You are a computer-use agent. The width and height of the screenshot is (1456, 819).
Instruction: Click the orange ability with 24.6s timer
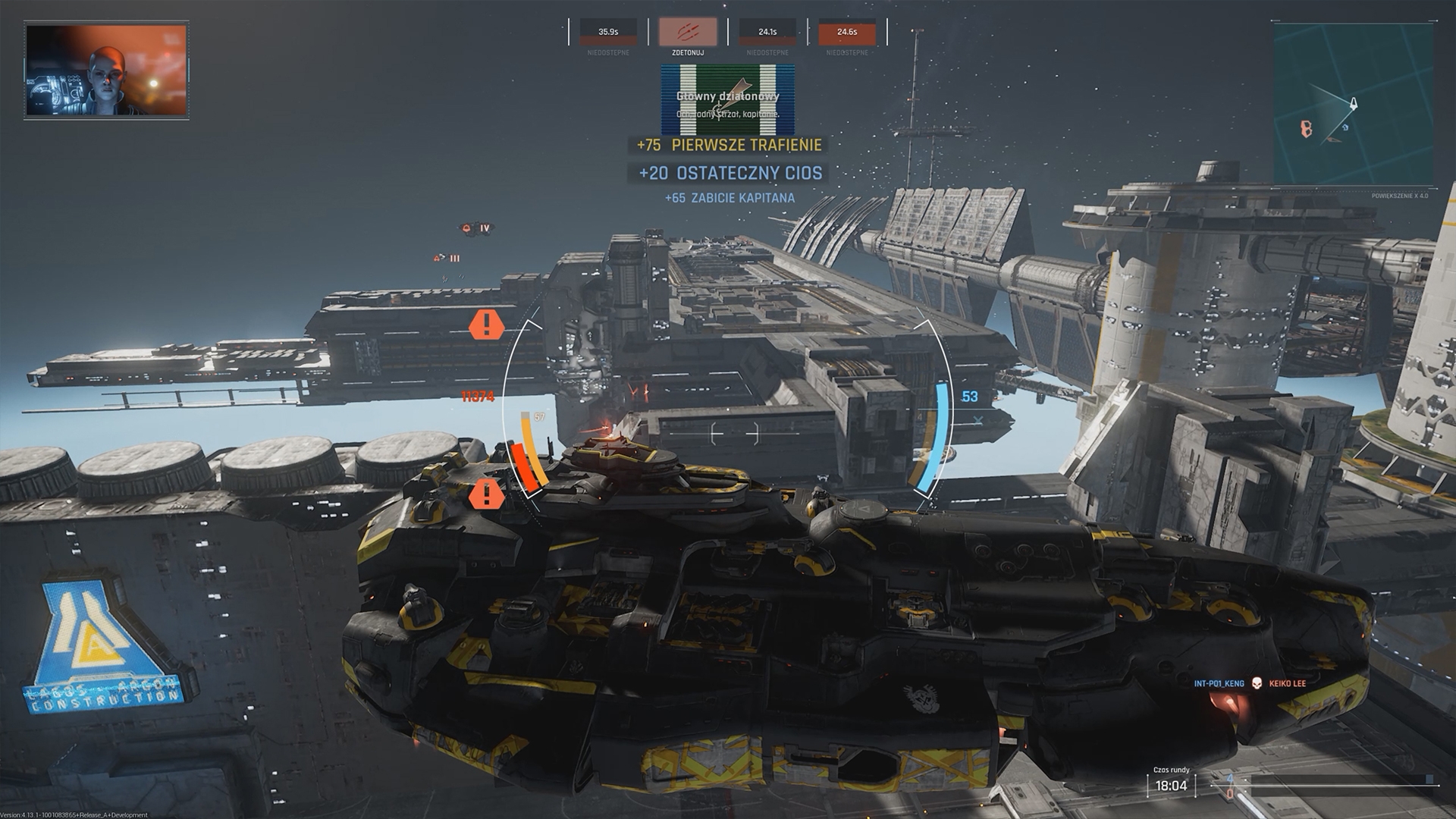tap(849, 33)
